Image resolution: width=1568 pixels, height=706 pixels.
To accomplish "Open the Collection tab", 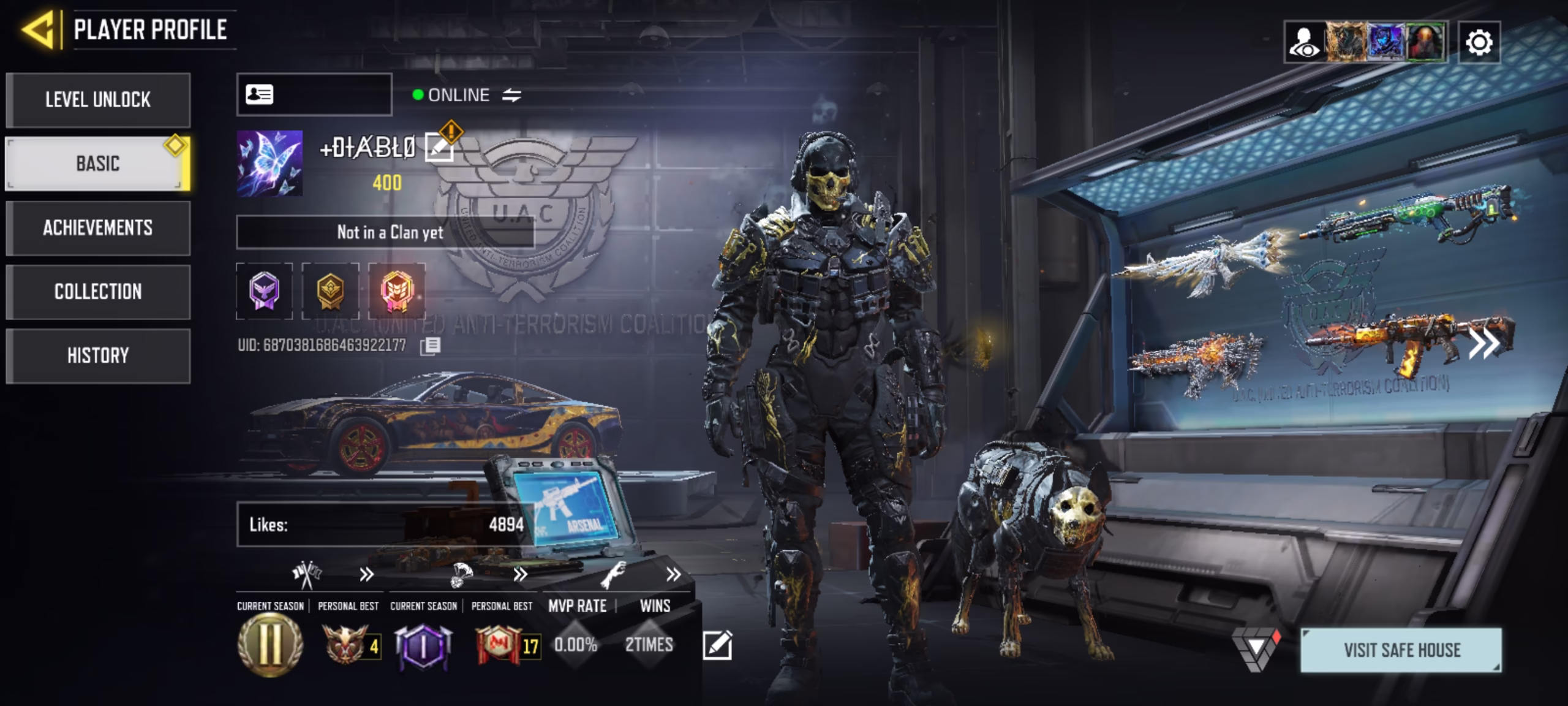I will 98,292.
